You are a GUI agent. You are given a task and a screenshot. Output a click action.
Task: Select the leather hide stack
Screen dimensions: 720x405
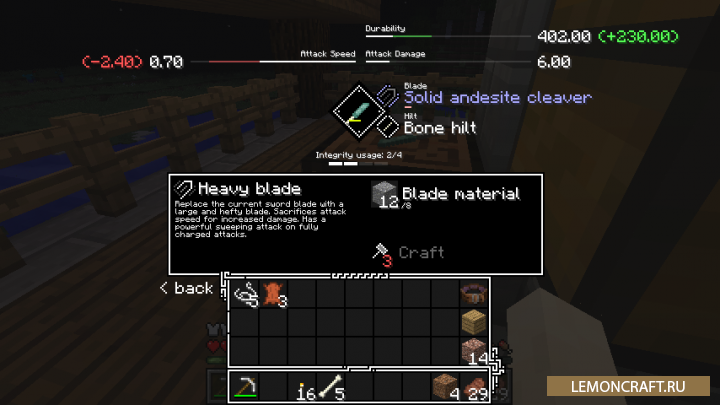273,294
